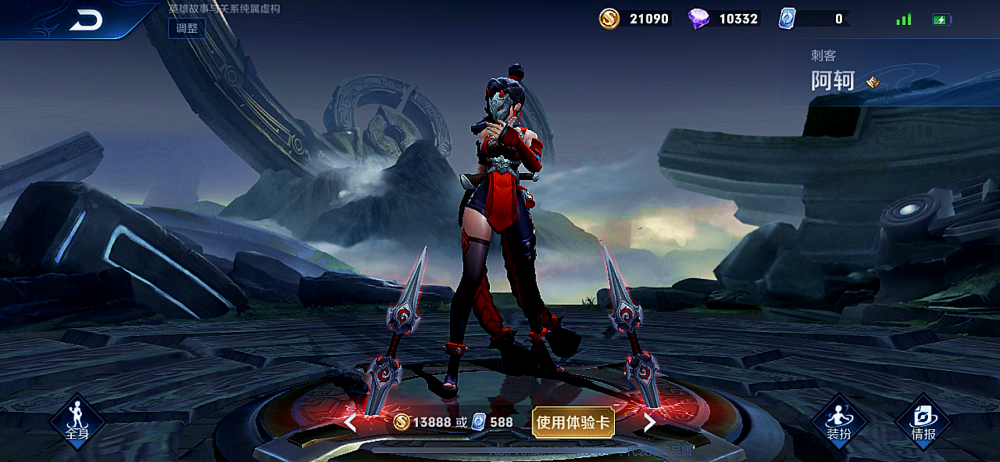
Task: Switch to the previous hero with left arrow
Action: (350, 423)
